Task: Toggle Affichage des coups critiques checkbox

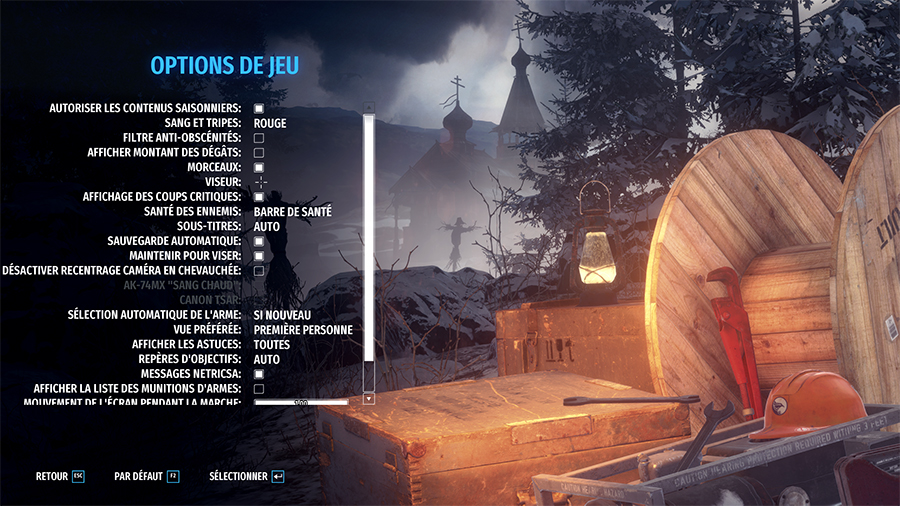Action: pos(258,197)
